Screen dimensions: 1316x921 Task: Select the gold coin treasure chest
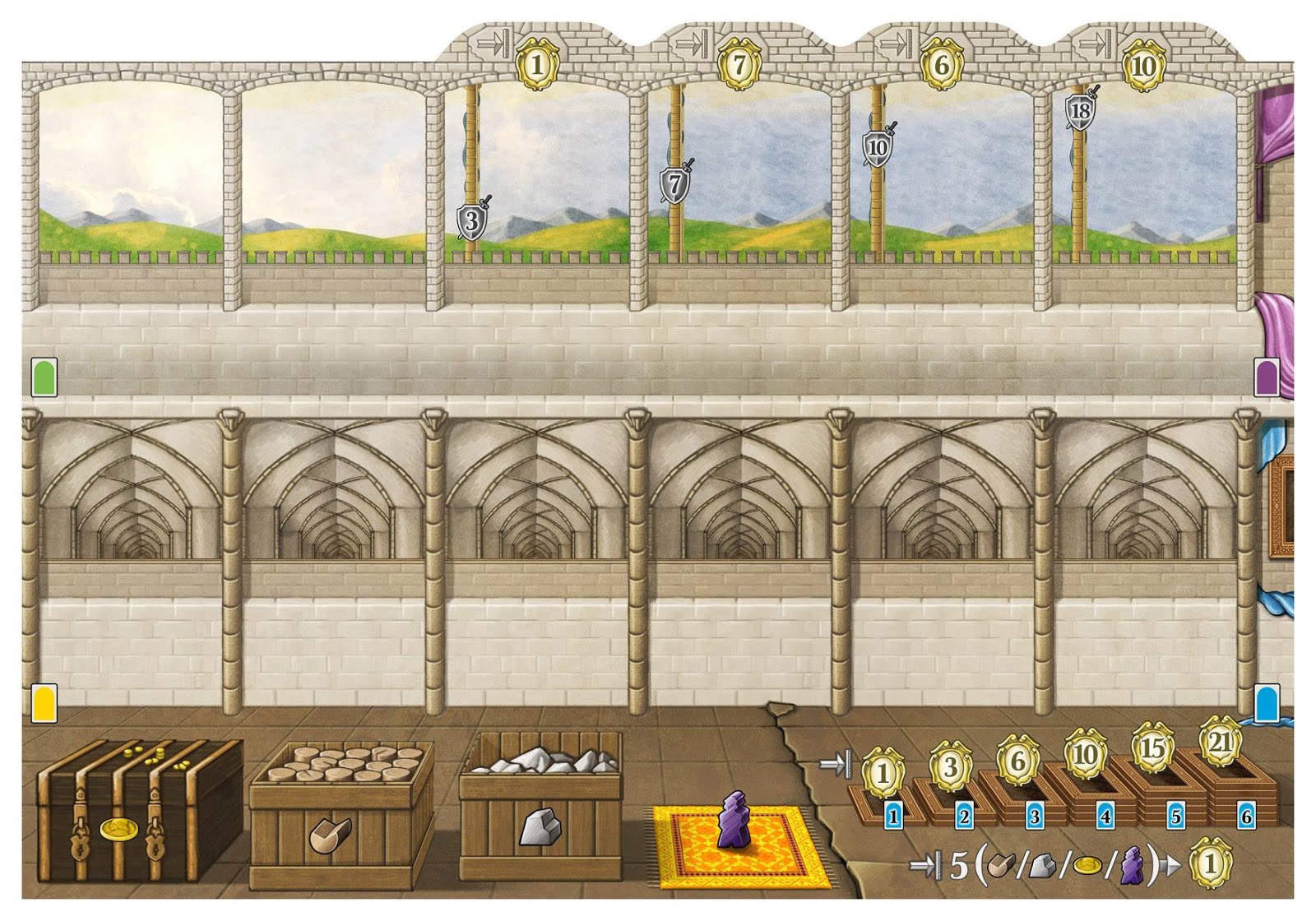(138, 808)
